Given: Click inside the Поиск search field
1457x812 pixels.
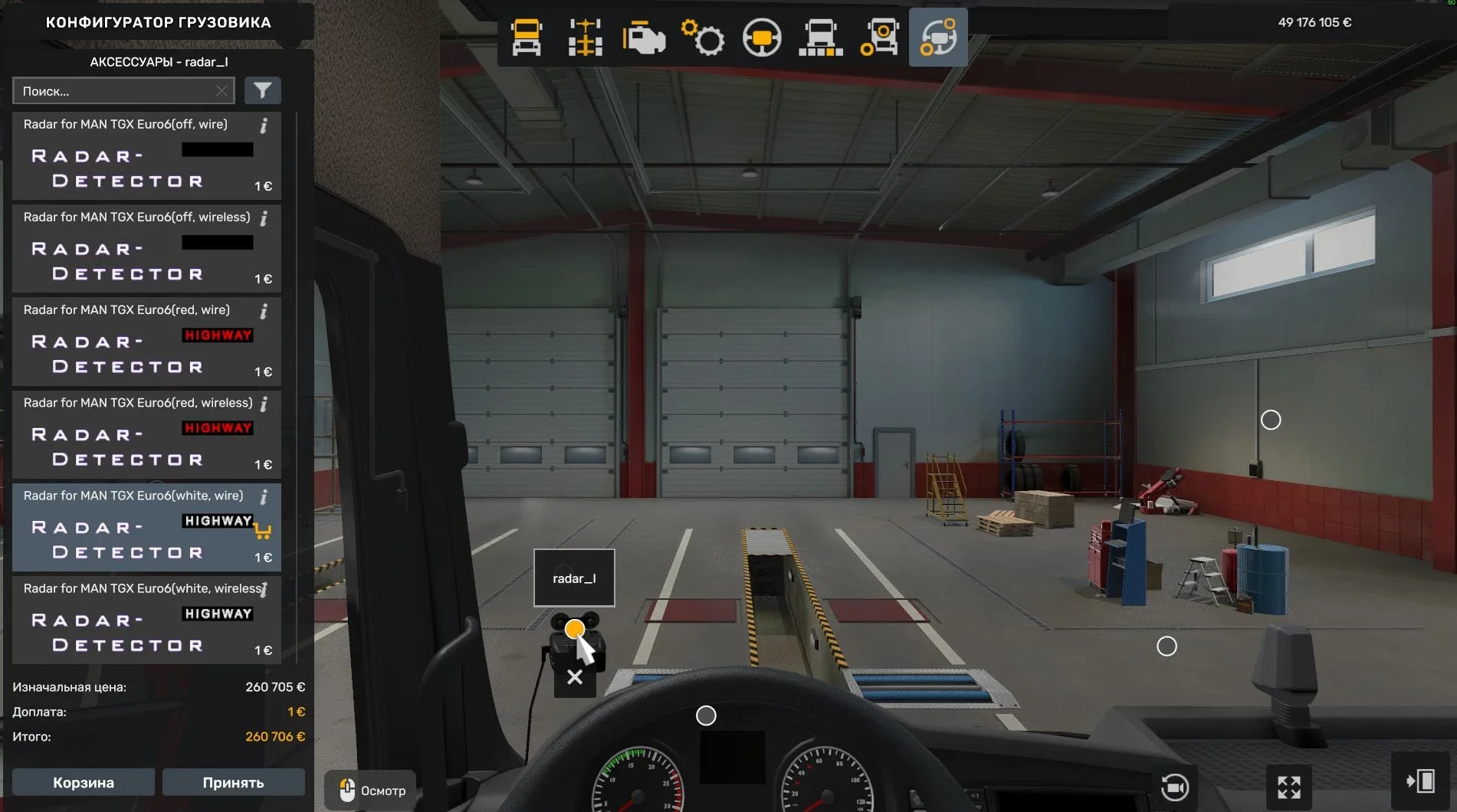Looking at the screenshot, I should [115, 90].
